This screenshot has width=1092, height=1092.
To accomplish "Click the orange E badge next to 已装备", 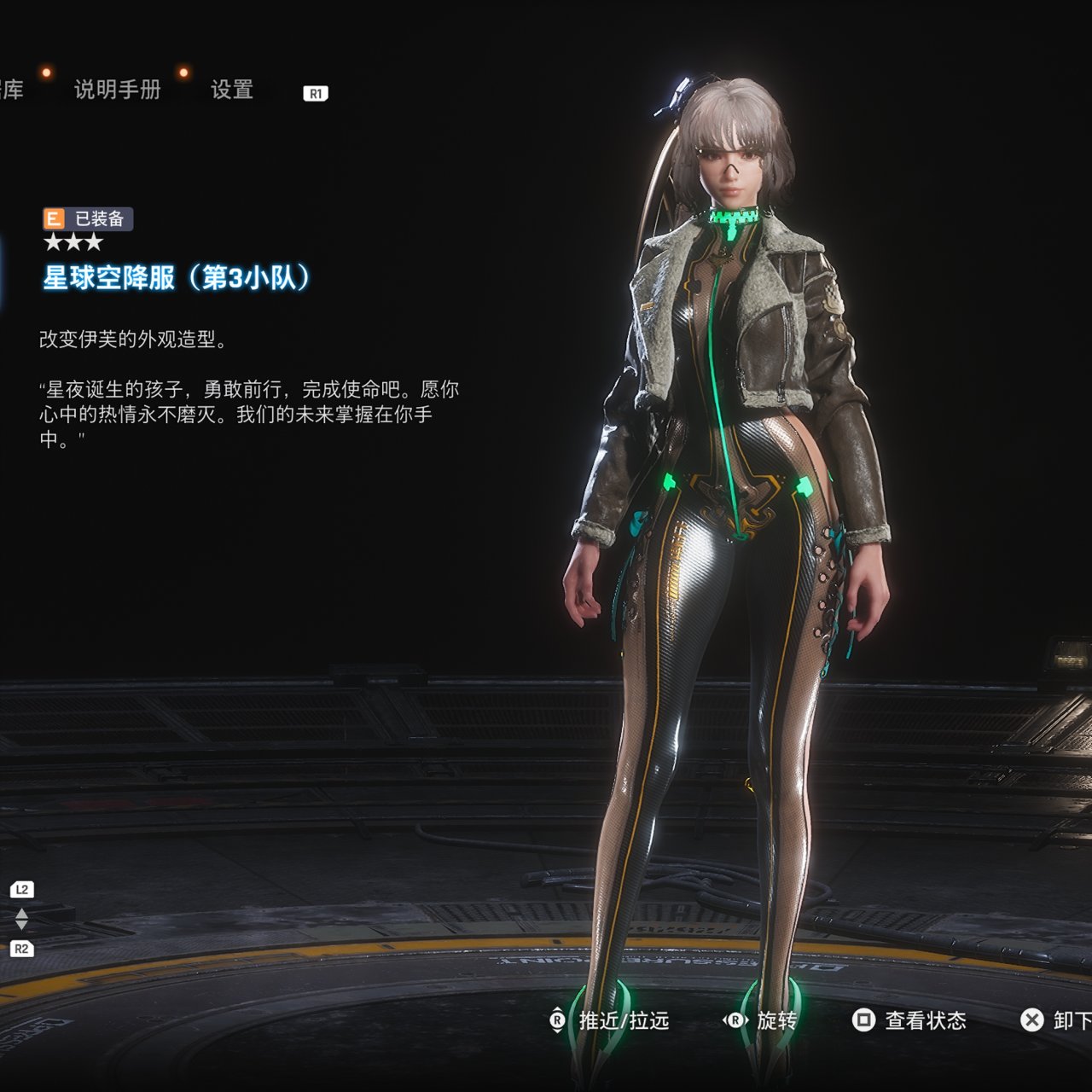I will [x=53, y=218].
